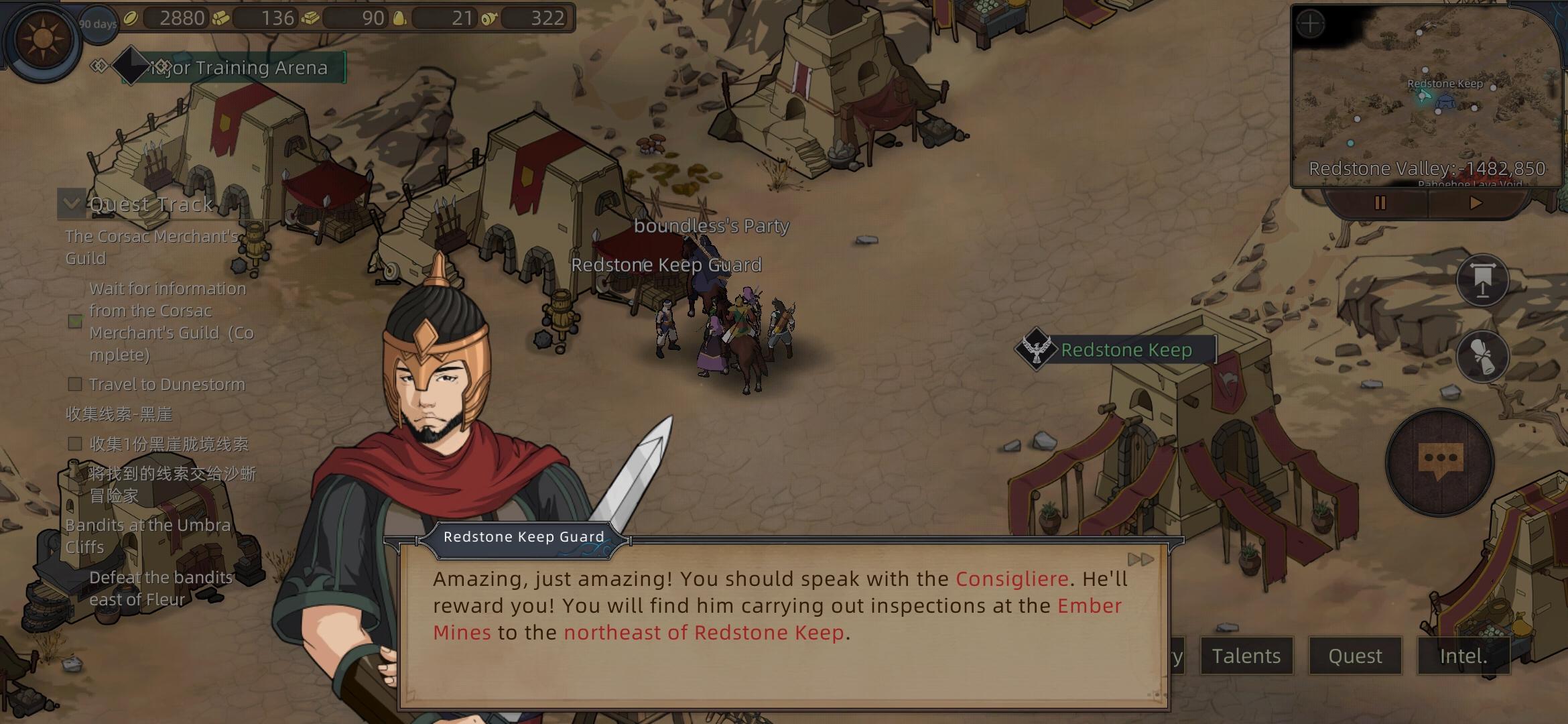Select Travel to Dunestorm quest objective
Screen dimensions: 1568x724
tap(167, 385)
